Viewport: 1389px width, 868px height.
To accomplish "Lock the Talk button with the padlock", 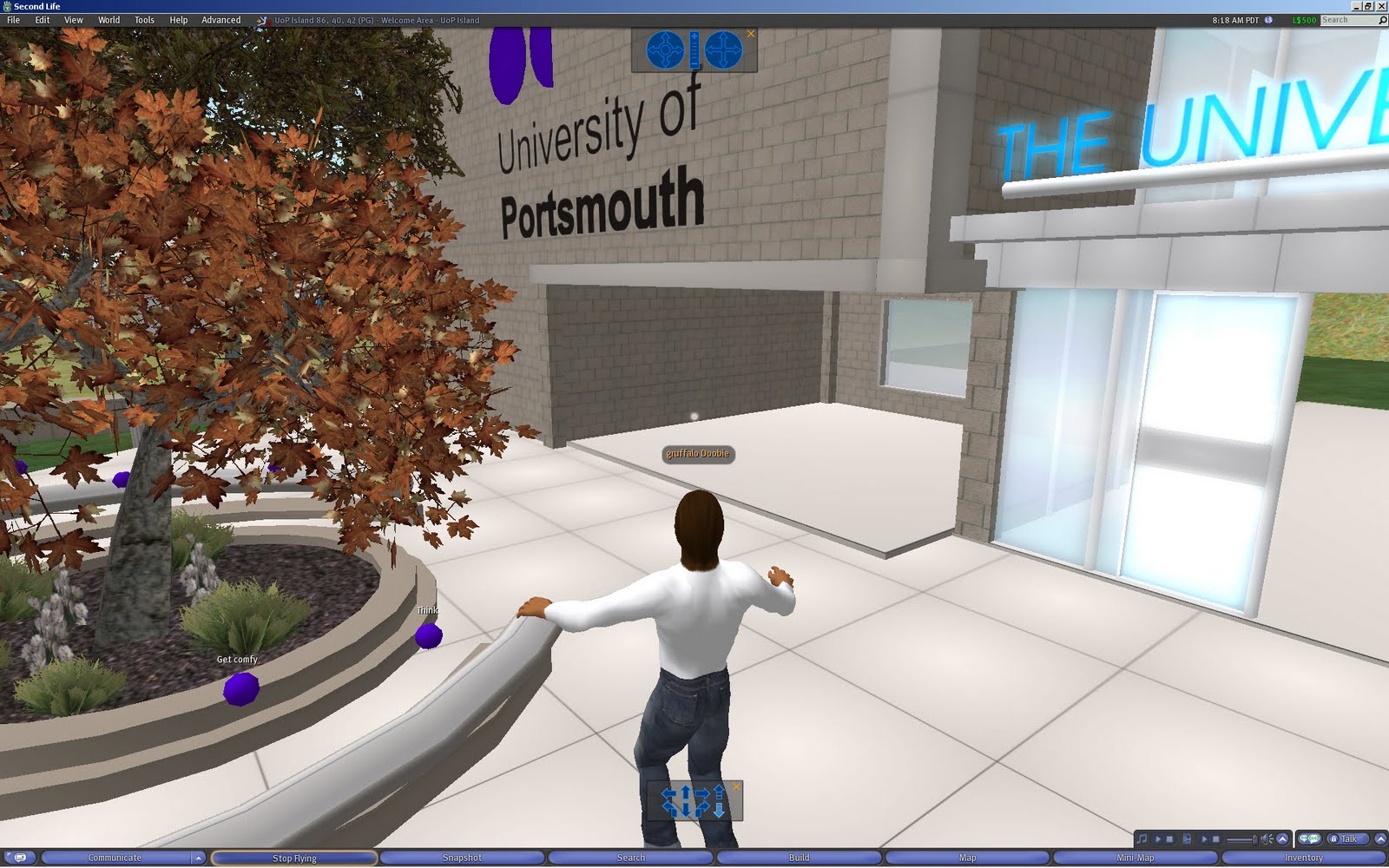I will [1334, 839].
